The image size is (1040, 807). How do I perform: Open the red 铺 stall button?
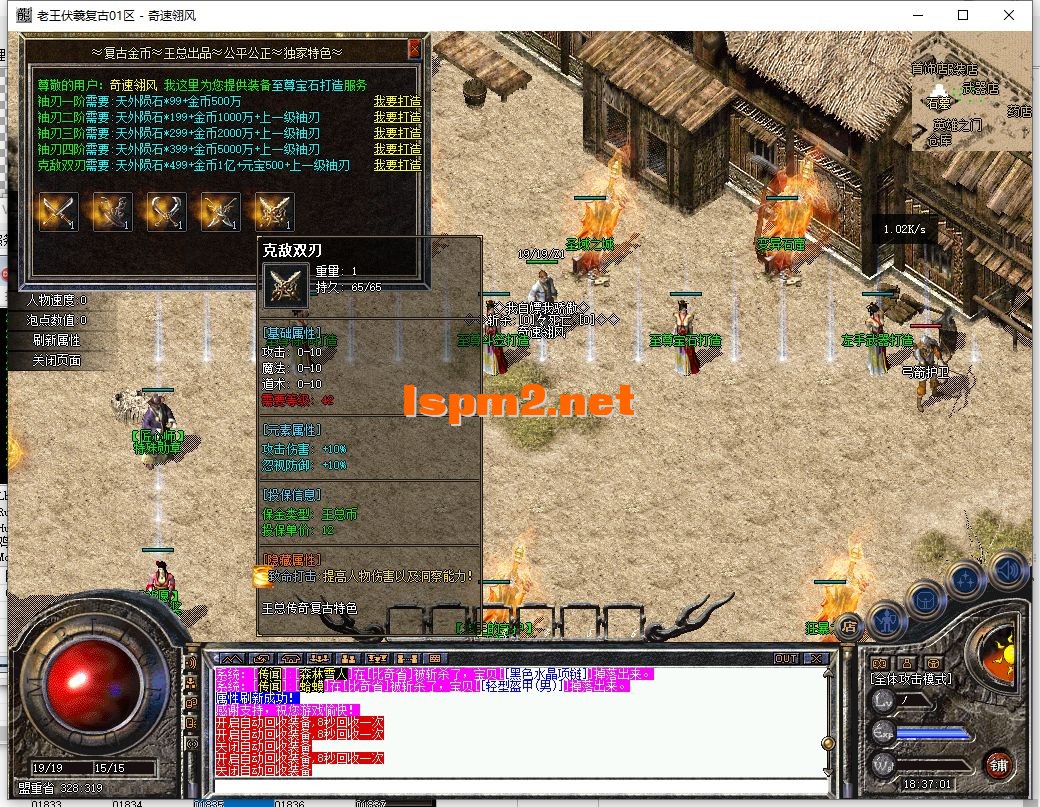click(x=998, y=766)
